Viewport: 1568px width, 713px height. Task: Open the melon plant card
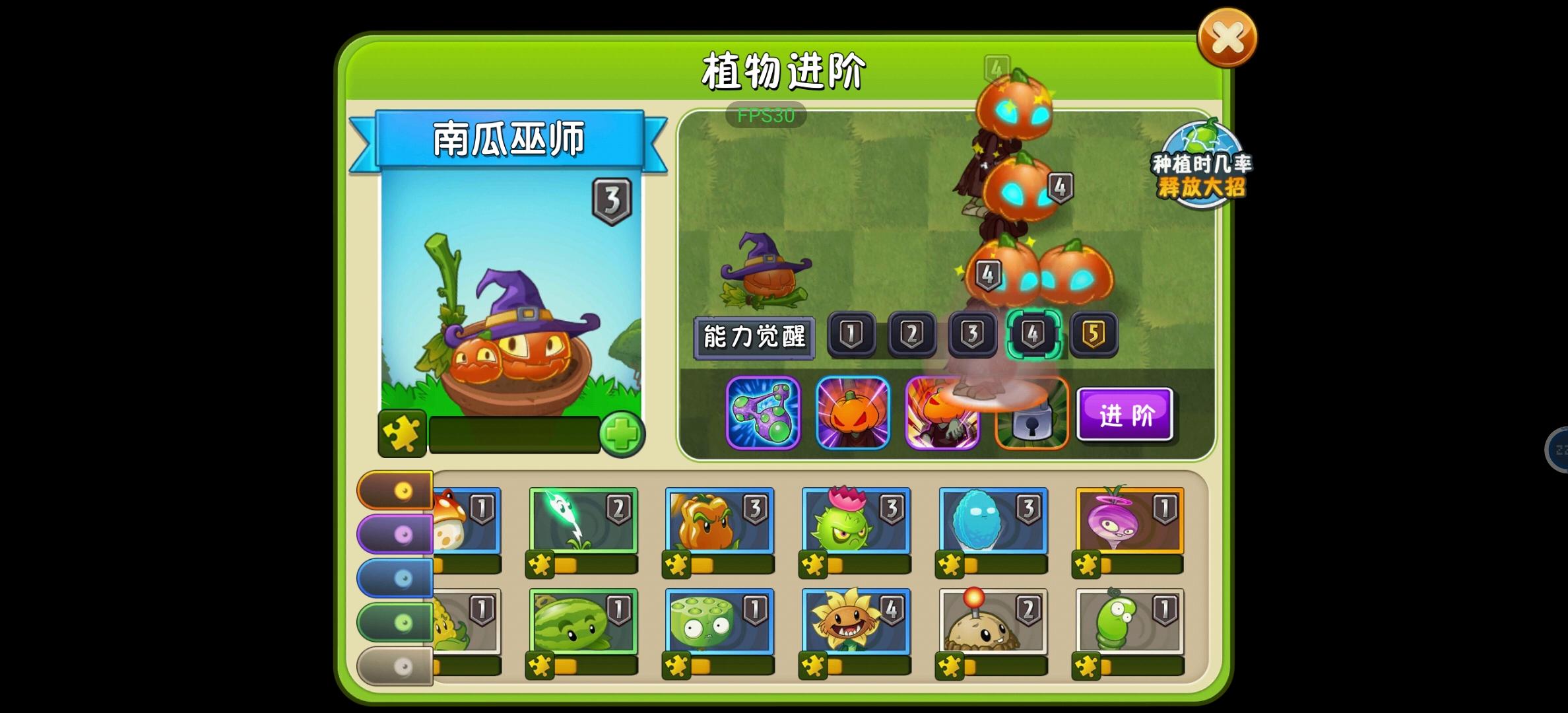point(584,624)
